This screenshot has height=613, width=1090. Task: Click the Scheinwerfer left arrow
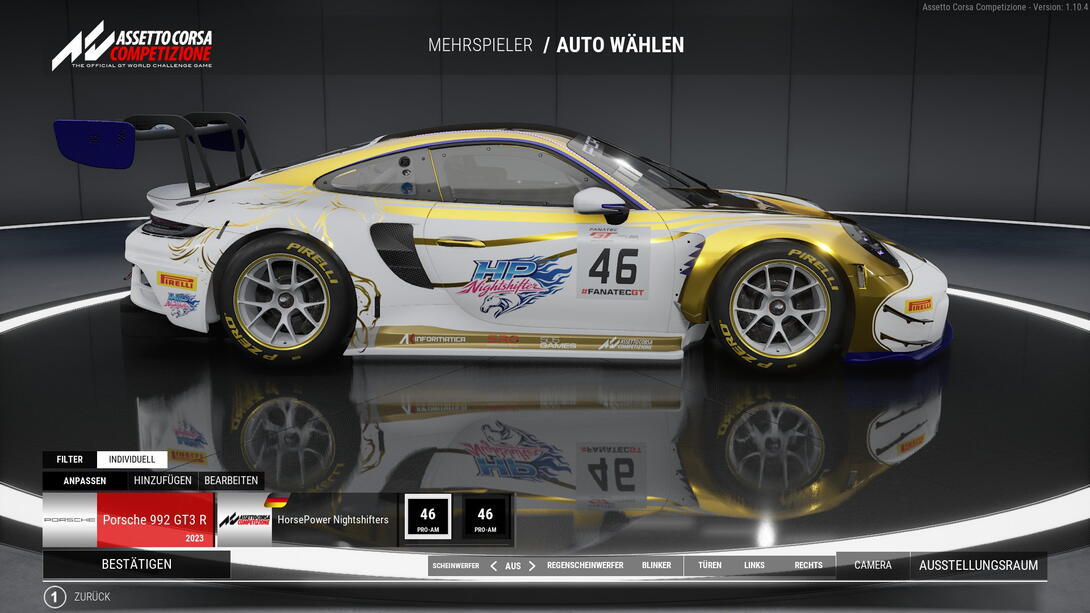tap(493, 566)
